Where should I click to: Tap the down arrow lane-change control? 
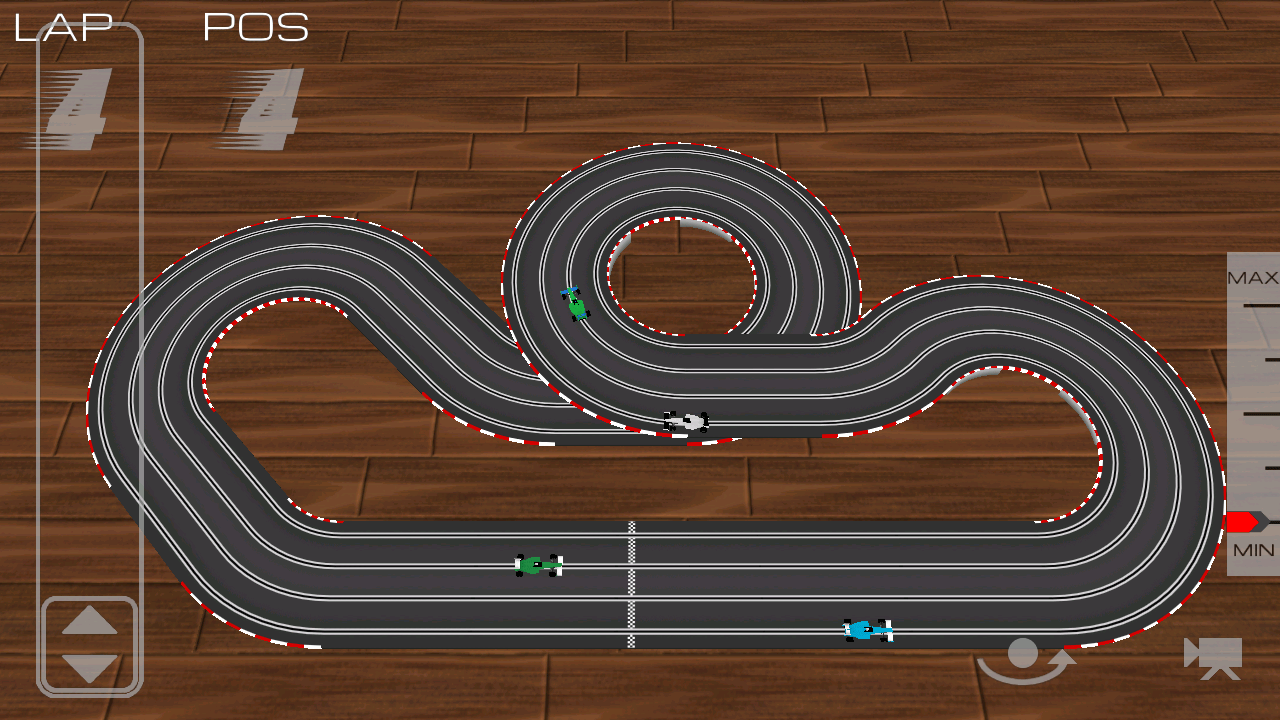[x=90, y=667]
